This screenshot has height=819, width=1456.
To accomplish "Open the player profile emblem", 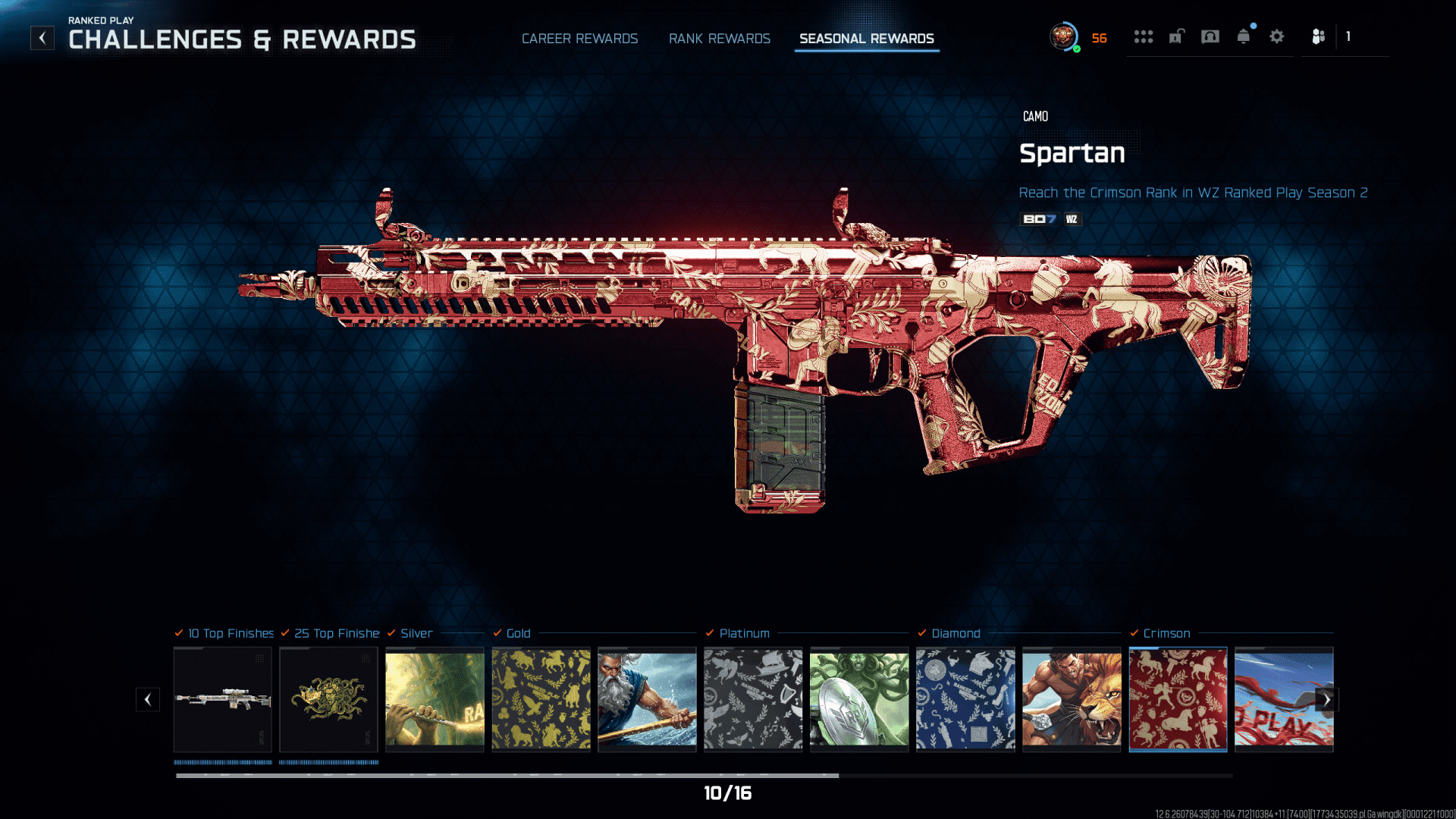I will tap(1064, 36).
